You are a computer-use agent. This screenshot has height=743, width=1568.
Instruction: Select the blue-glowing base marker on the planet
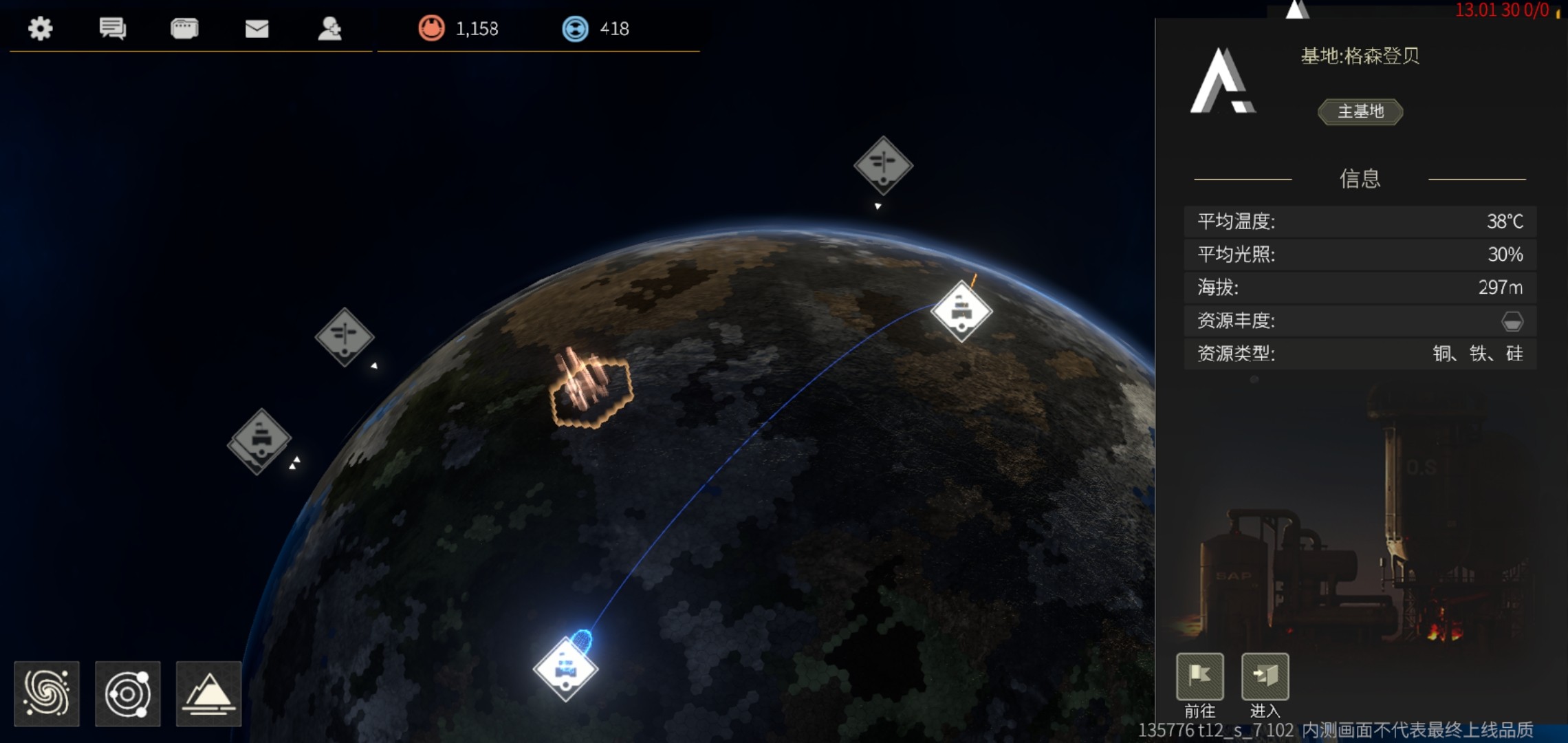pyautogui.click(x=565, y=668)
